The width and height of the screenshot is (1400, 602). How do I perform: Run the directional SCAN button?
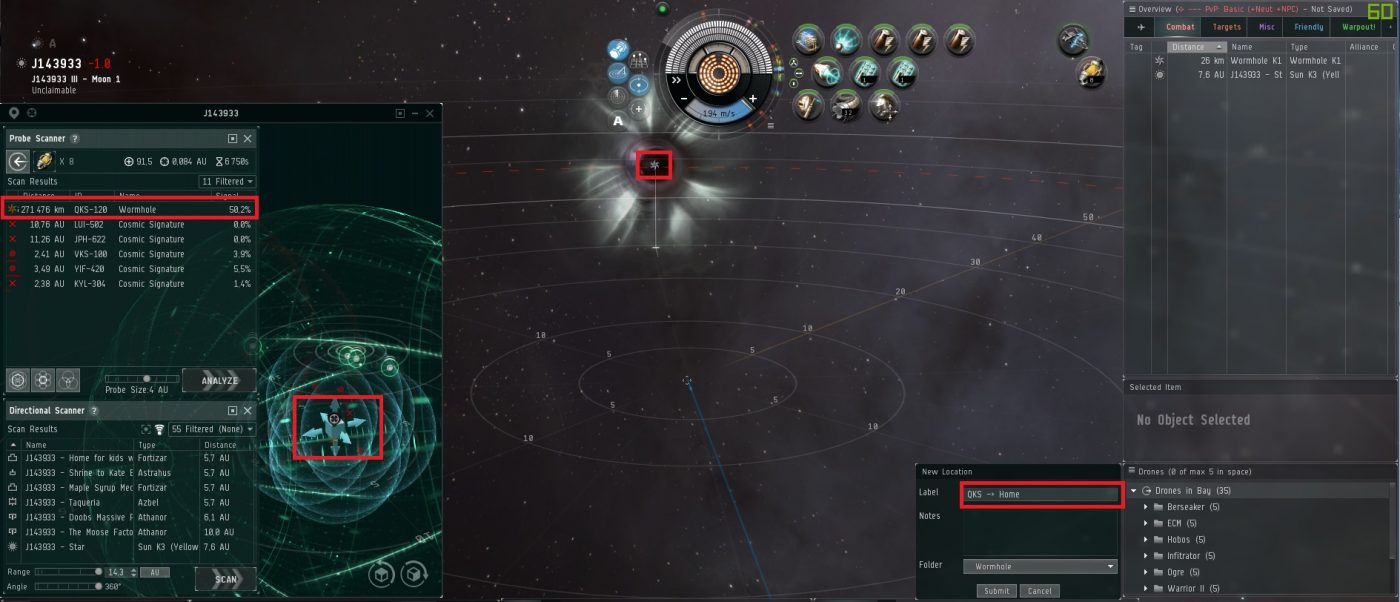[x=225, y=579]
